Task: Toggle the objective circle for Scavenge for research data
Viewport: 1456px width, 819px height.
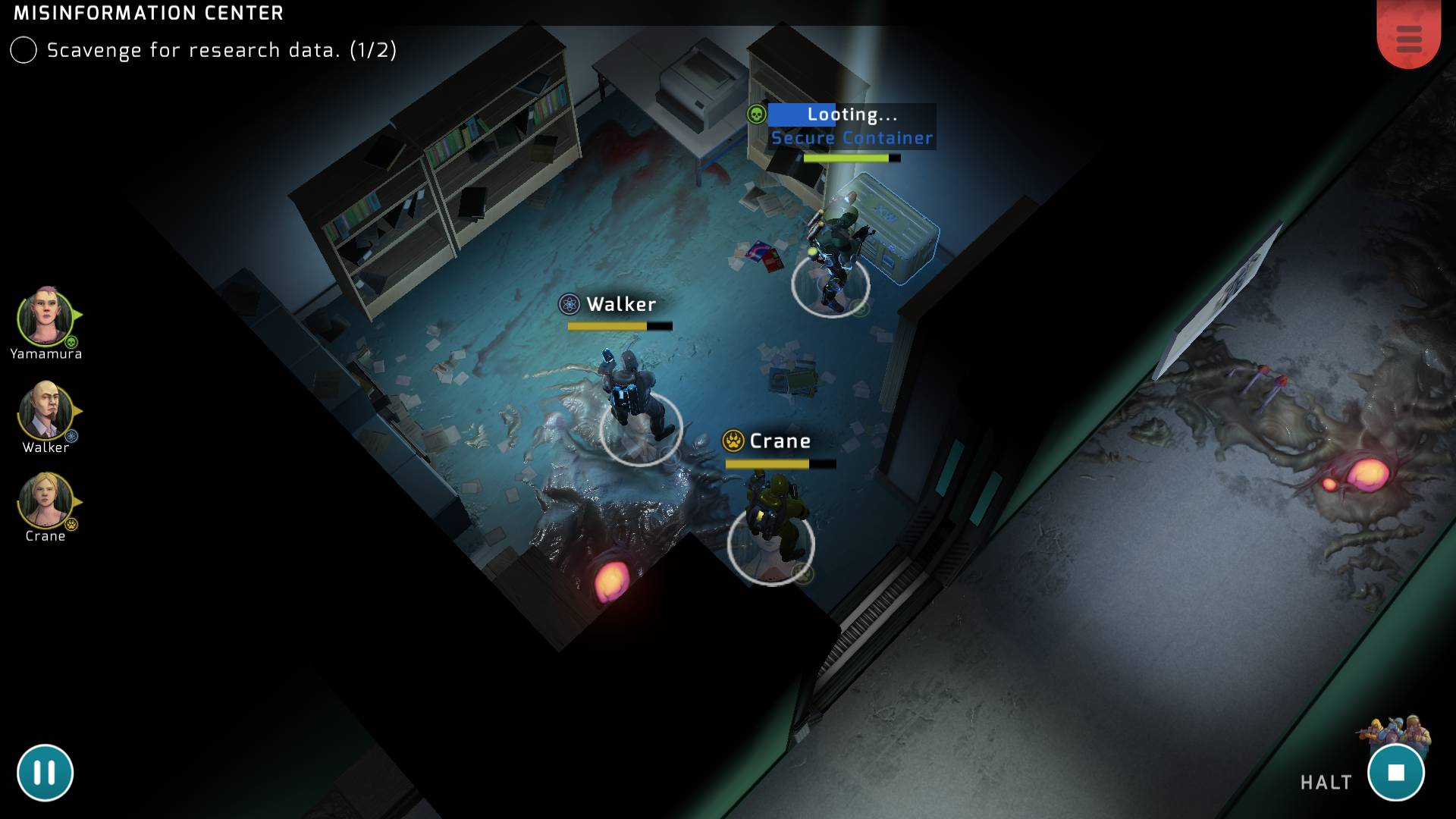Action: tap(23, 51)
